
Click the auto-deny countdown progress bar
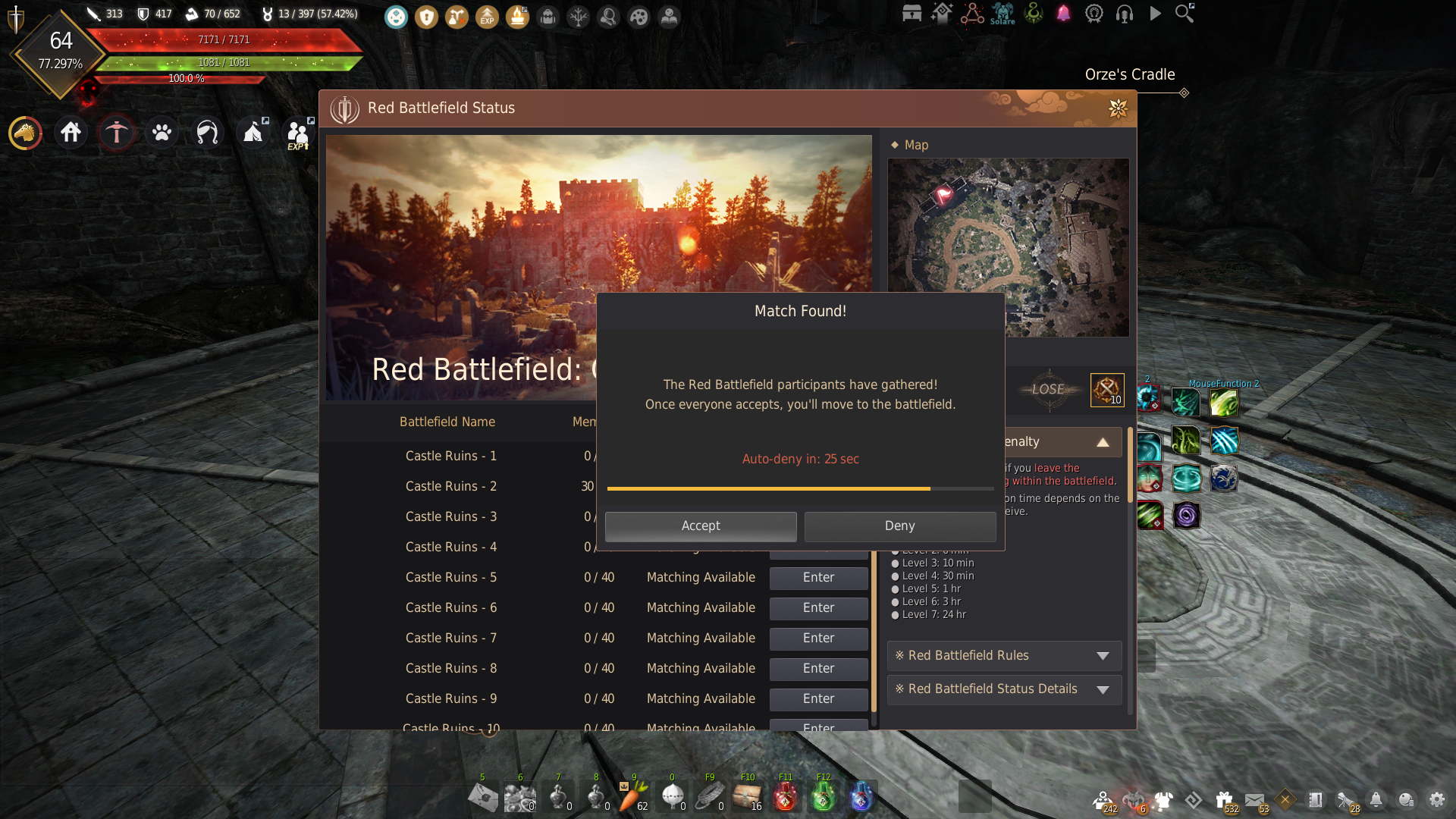[x=801, y=488]
